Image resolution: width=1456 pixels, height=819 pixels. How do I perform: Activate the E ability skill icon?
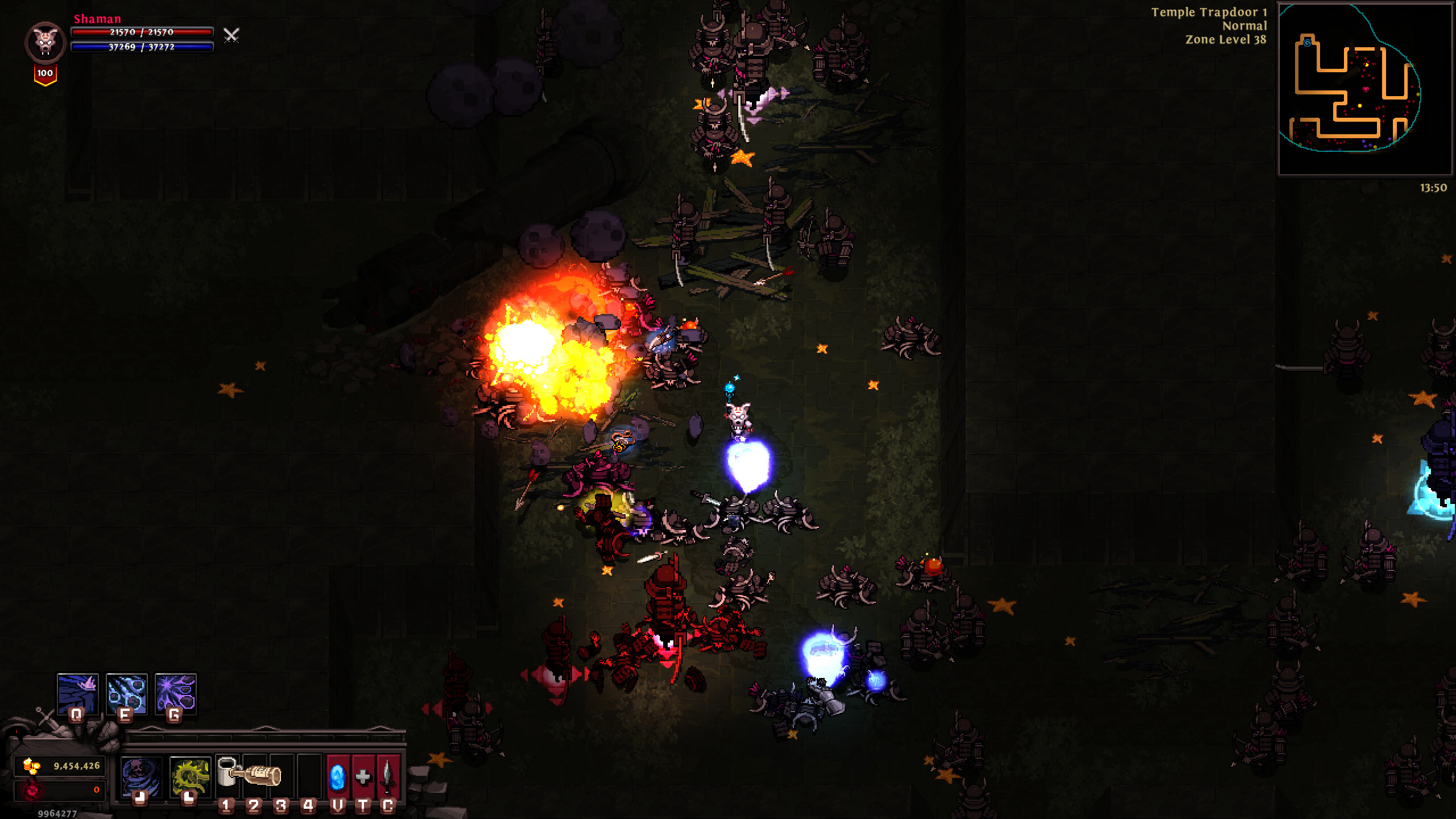(126, 695)
